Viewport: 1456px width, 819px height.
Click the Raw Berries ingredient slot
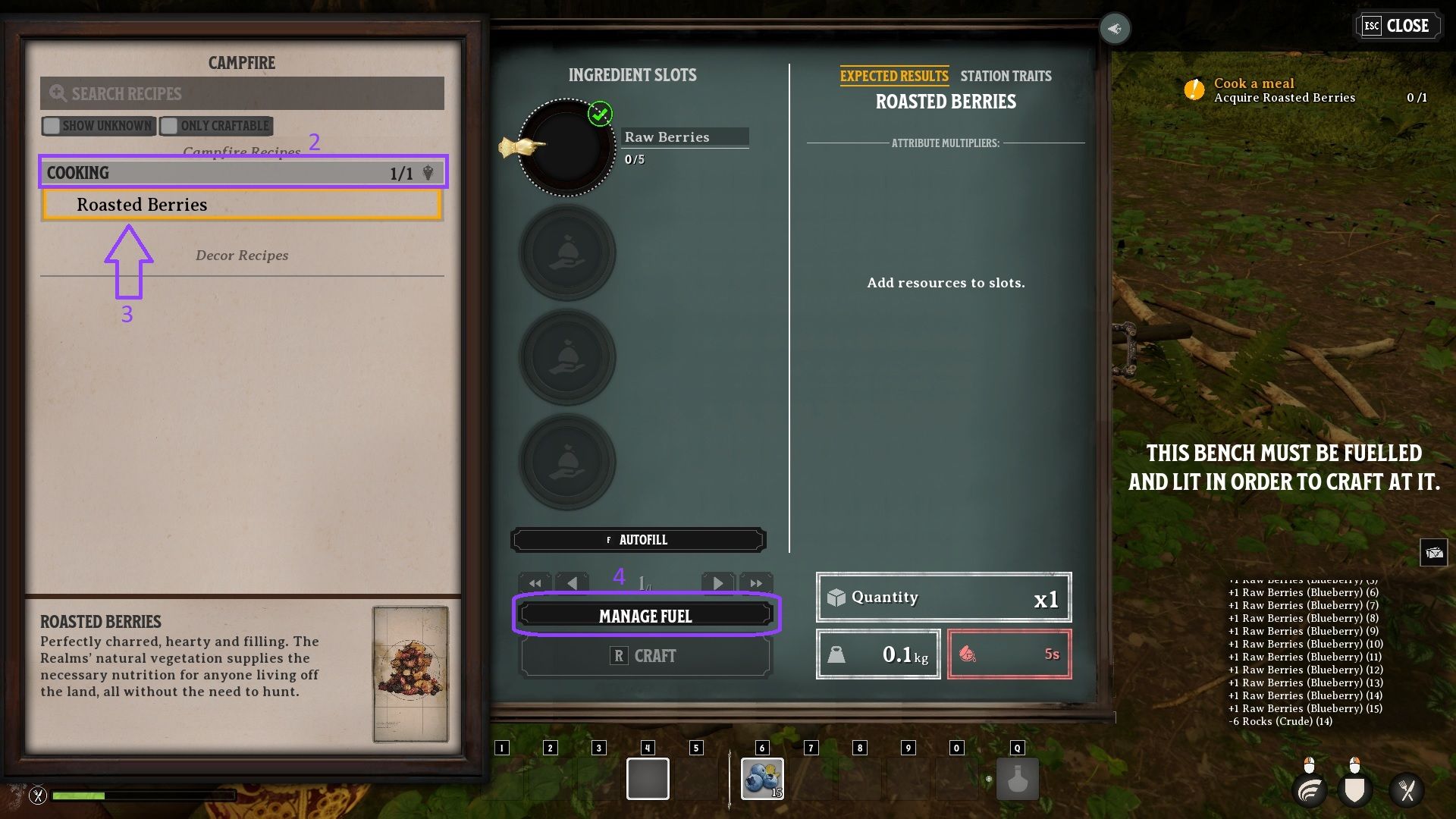pyautogui.click(x=566, y=147)
